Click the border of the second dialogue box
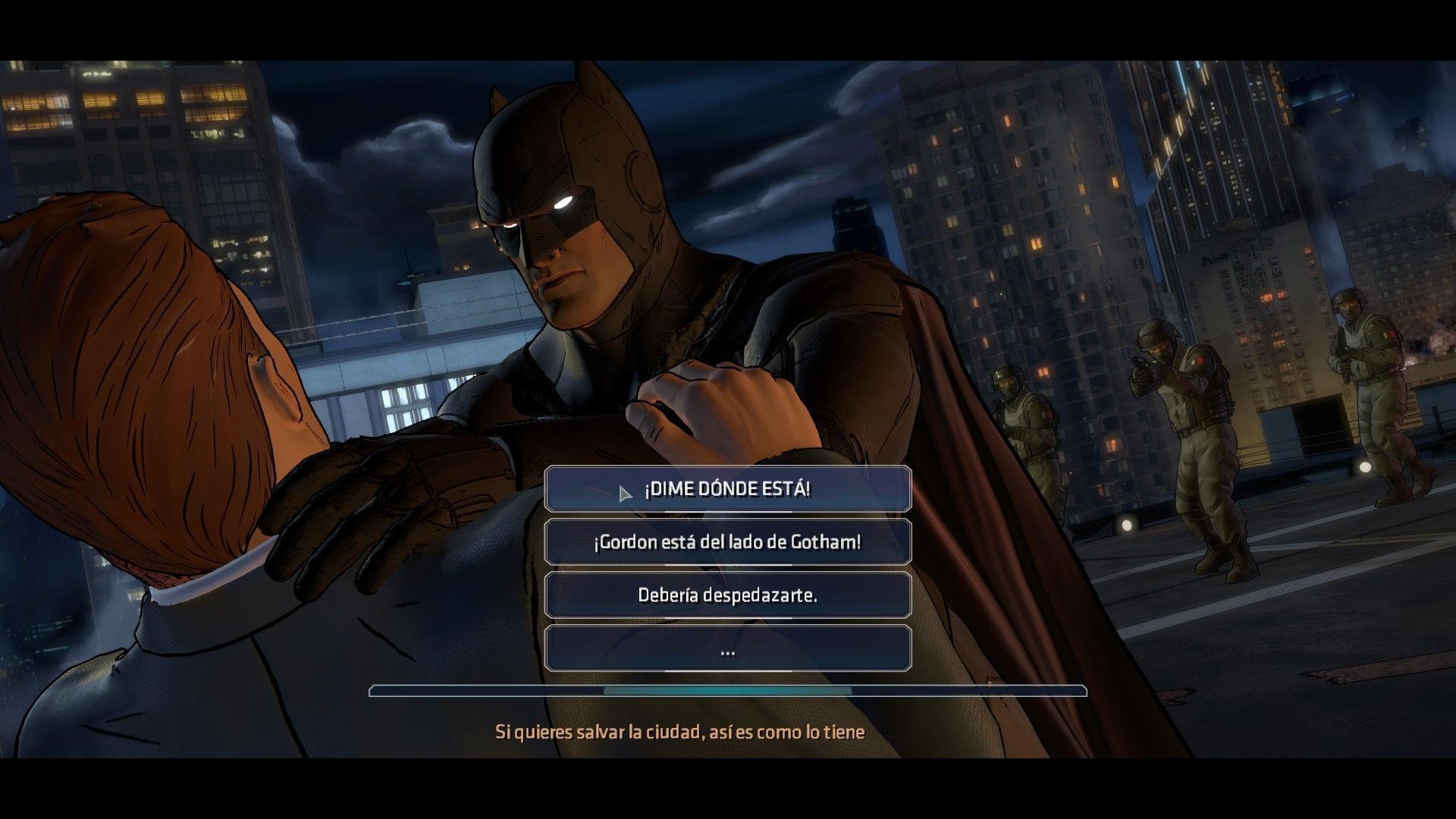The width and height of the screenshot is (1456, 819). click(546, 542)
